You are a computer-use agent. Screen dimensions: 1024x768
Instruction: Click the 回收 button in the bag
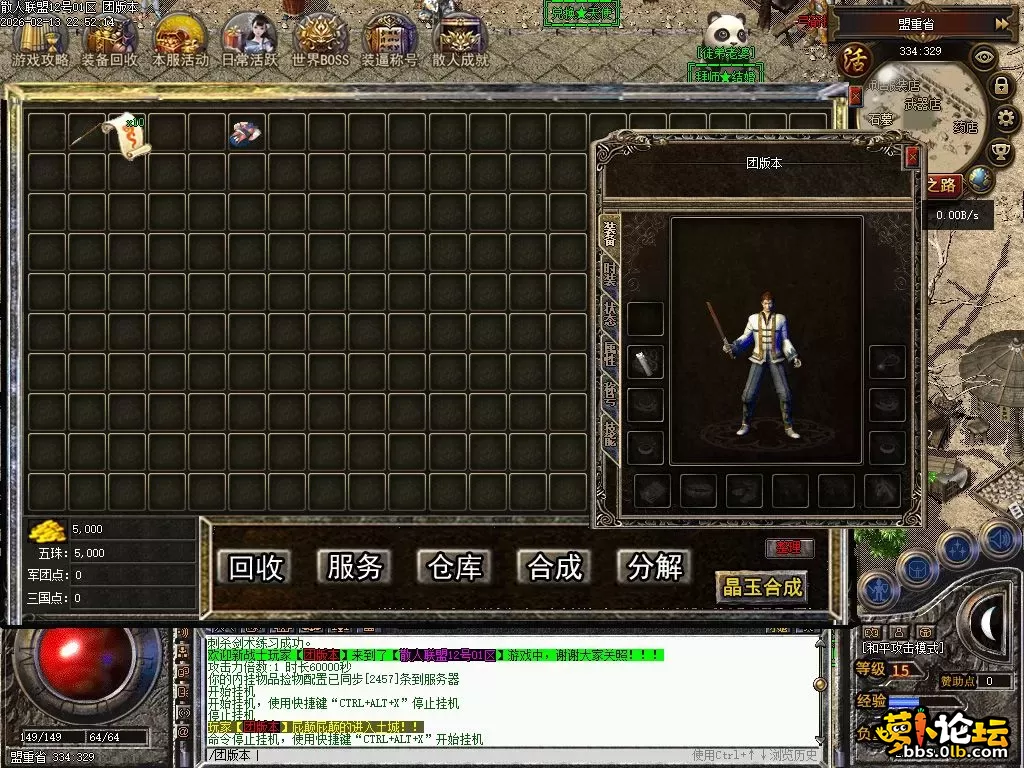[x=256, y=567]
